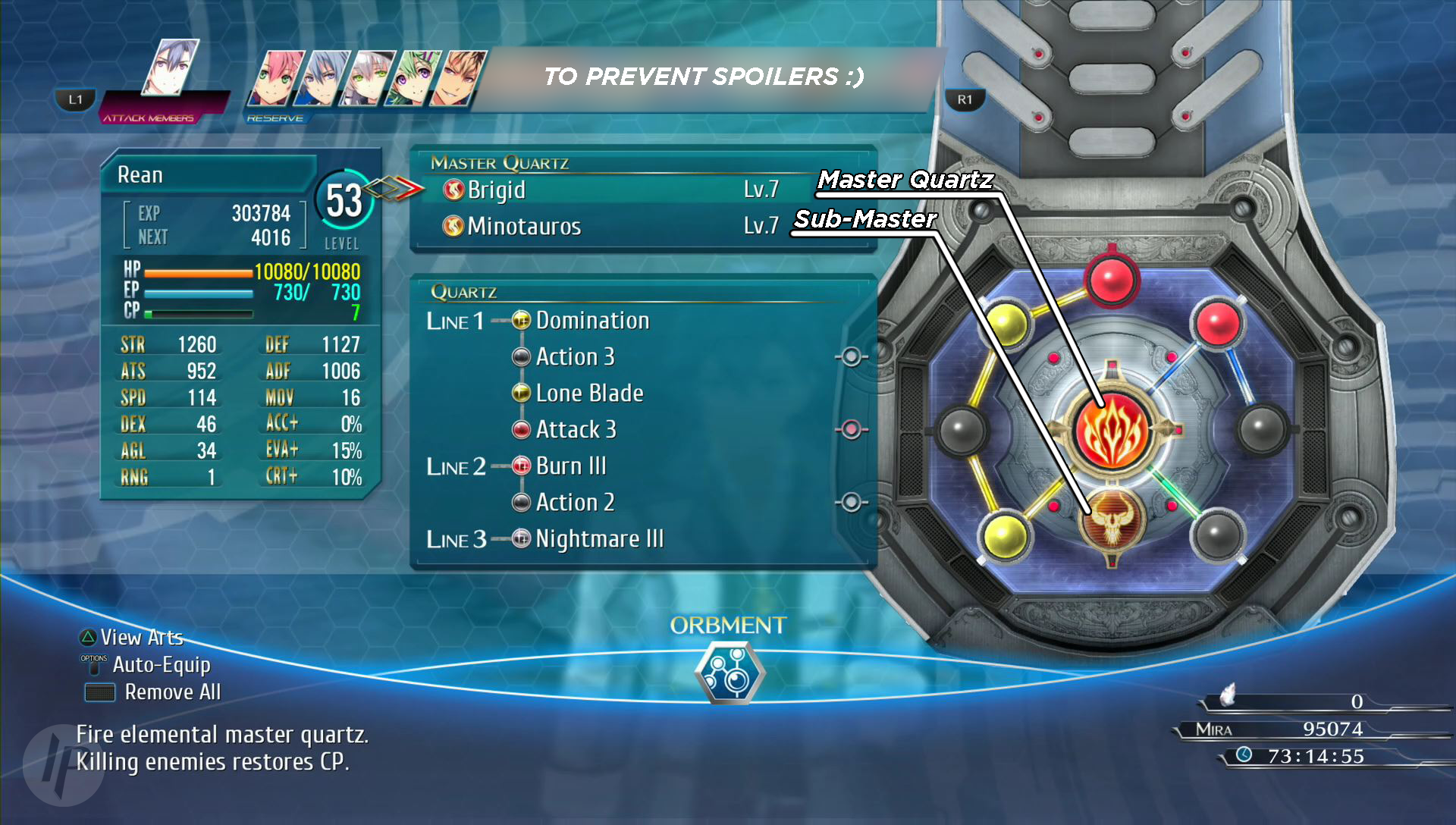Select the Burn III fire quartz icon
1456x825 pixels.
click(x=520, y=466)
